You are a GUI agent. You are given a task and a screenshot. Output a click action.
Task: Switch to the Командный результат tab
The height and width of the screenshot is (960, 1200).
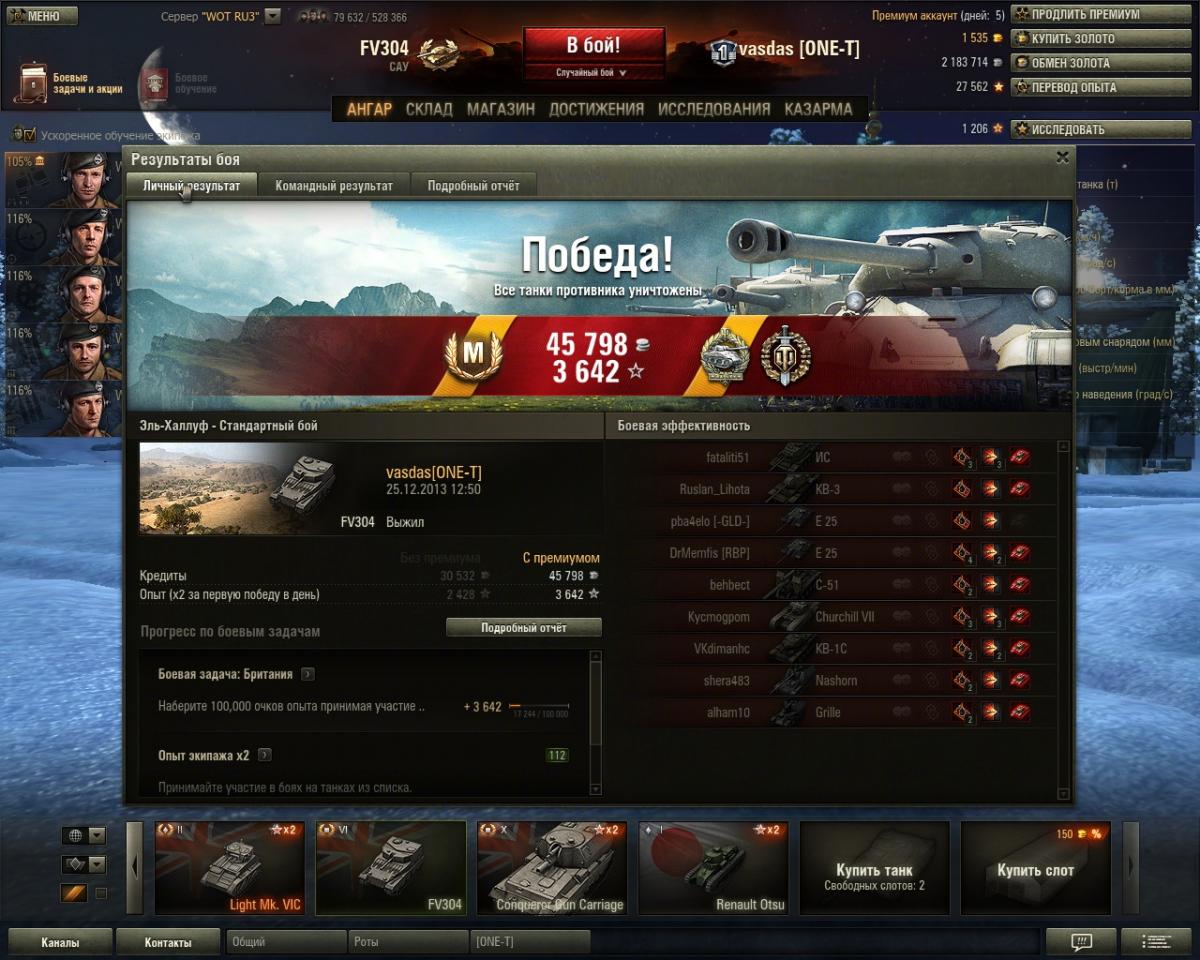tap(334, 186)
